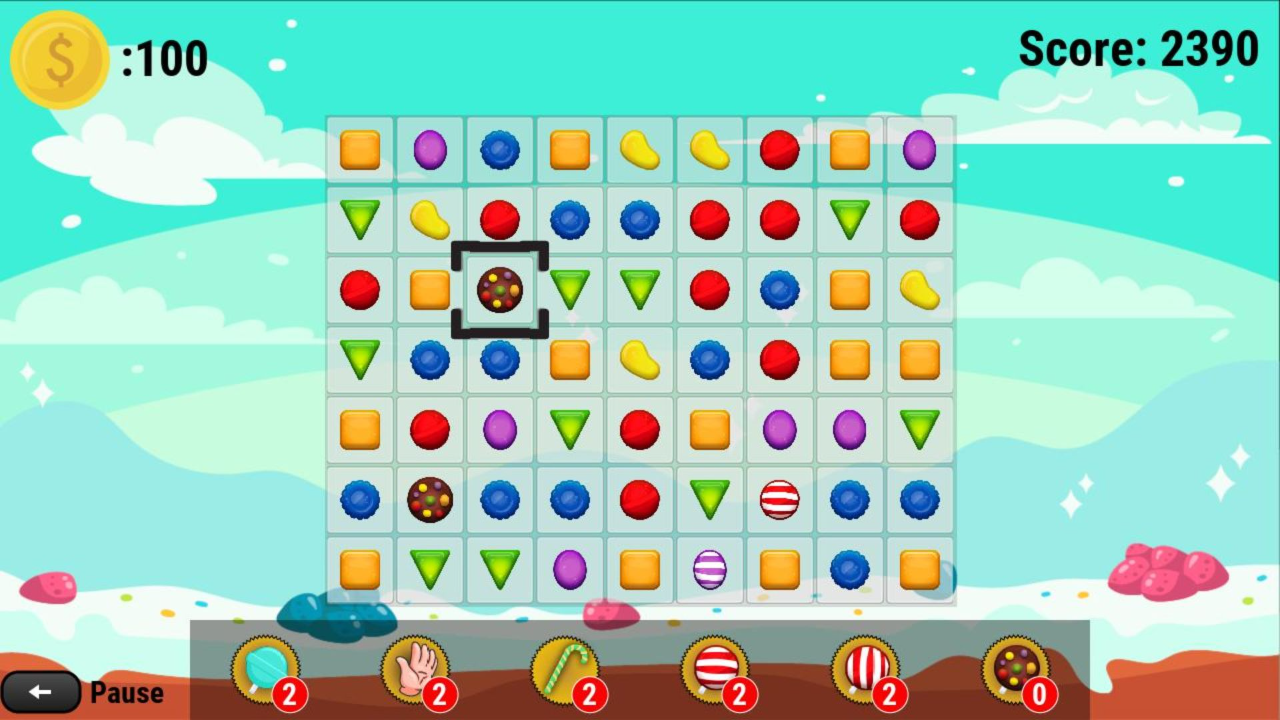Click a blue spiky candy on the board
This screenshot has width=1280, height=720.
[x=499, y=149]
